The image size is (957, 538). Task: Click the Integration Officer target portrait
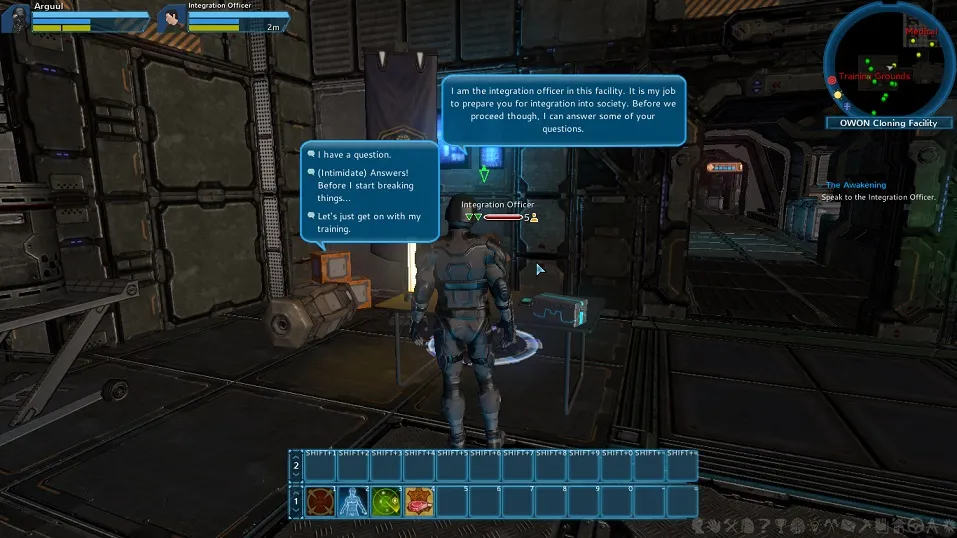(x=172, y=18)
